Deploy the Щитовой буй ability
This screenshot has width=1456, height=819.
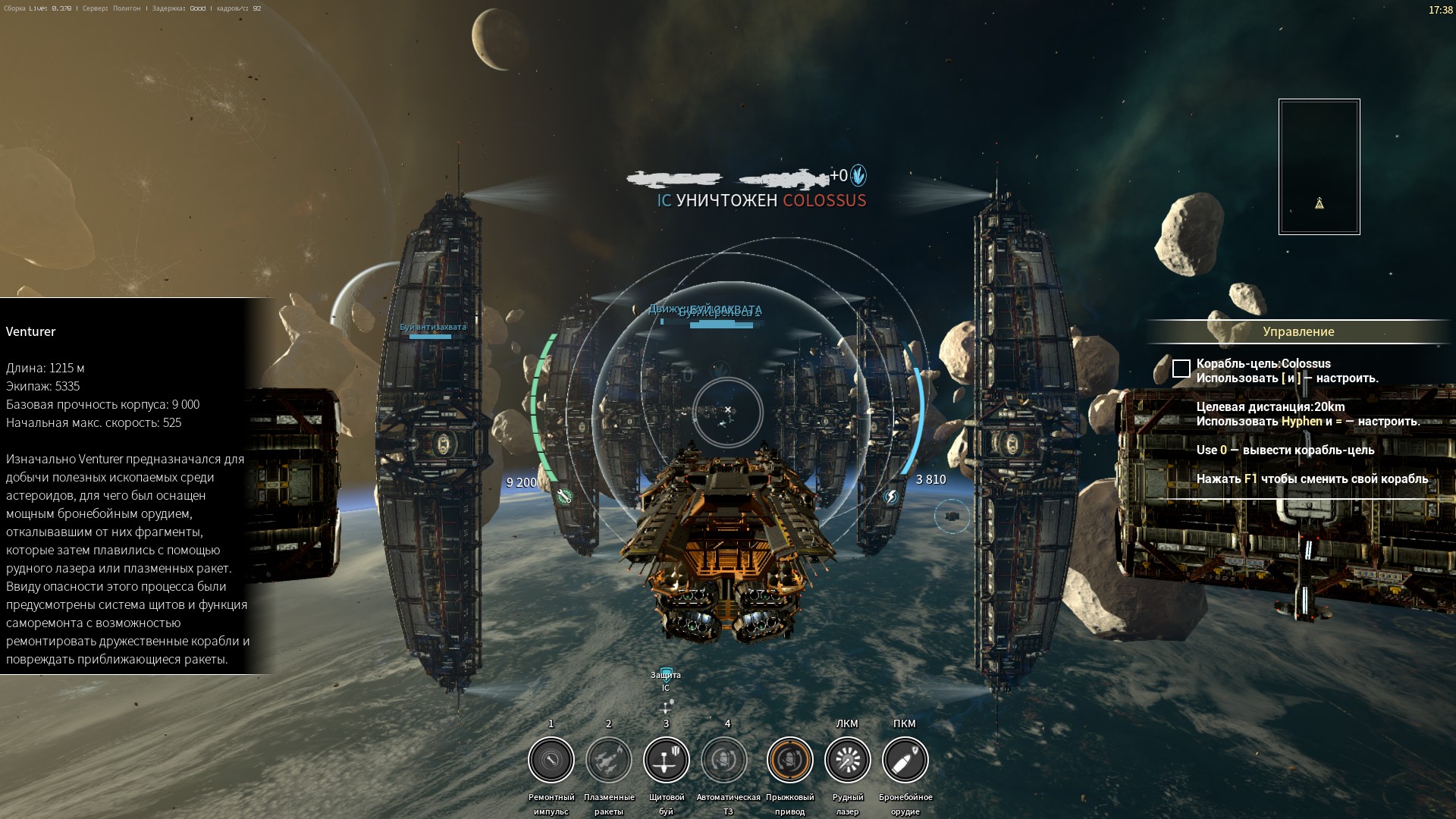coord(666,759)
